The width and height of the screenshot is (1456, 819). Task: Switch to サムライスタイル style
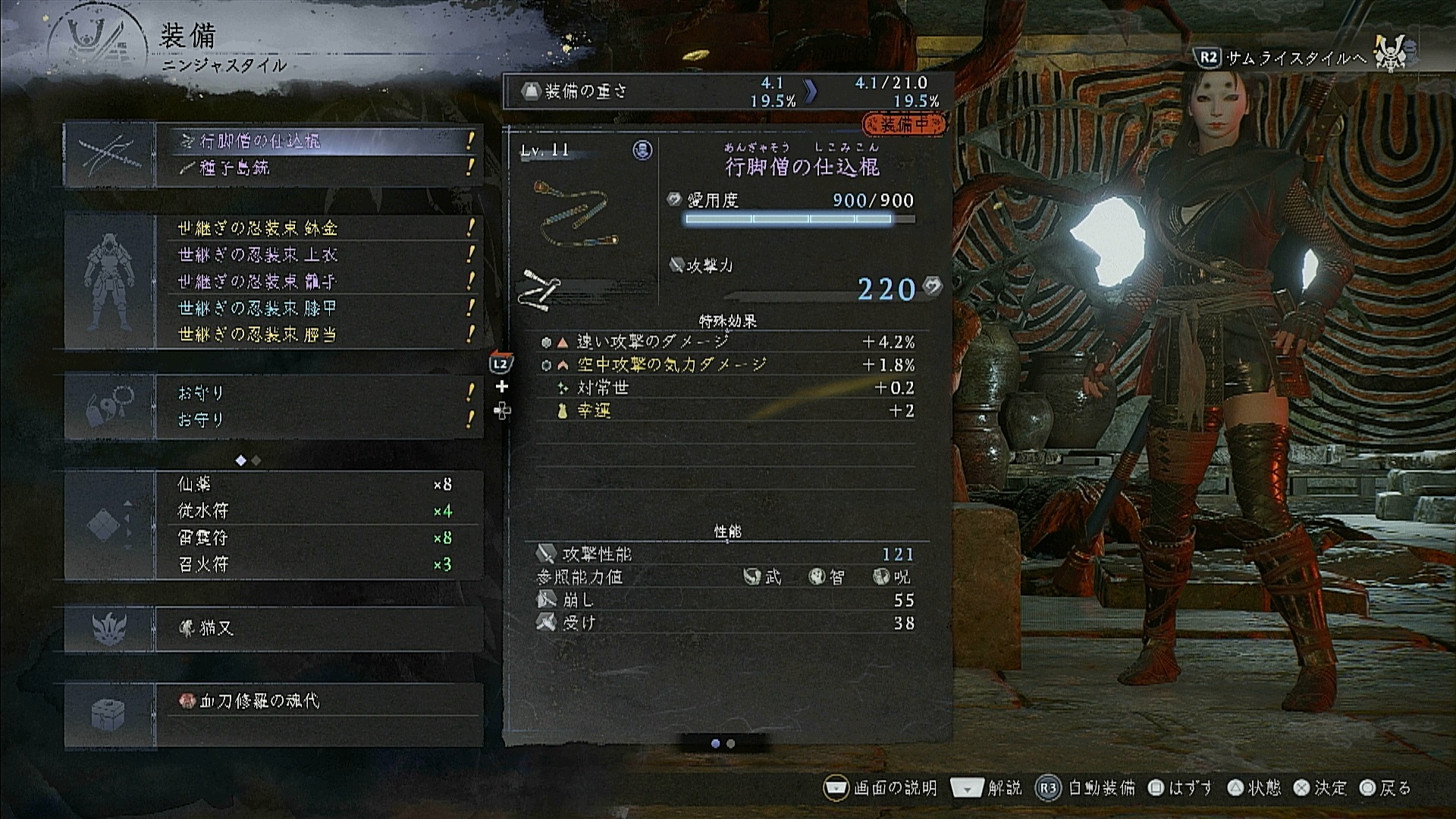click(x=1283, y=58)
